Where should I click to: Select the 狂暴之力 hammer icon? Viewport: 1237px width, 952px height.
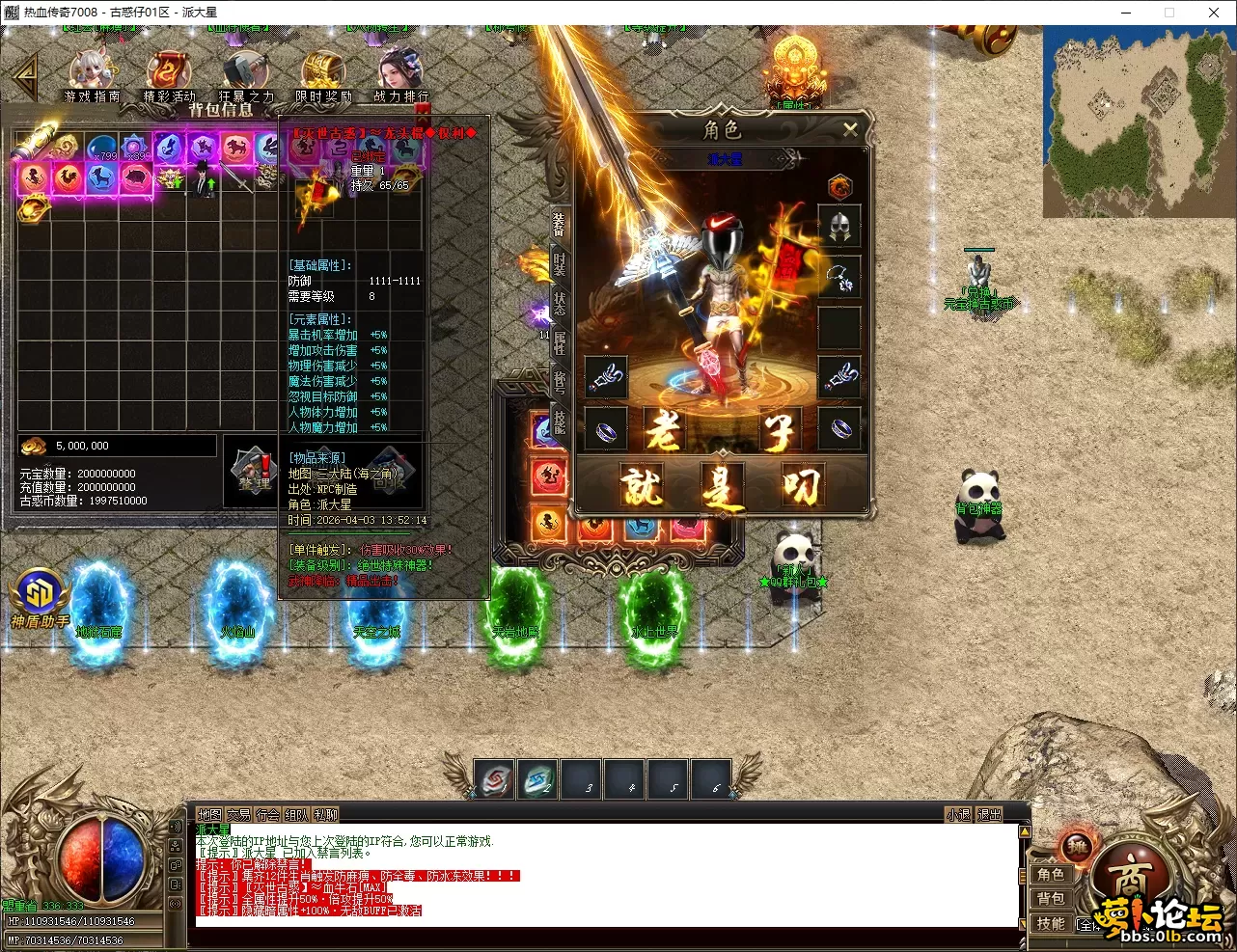(245, 75)
